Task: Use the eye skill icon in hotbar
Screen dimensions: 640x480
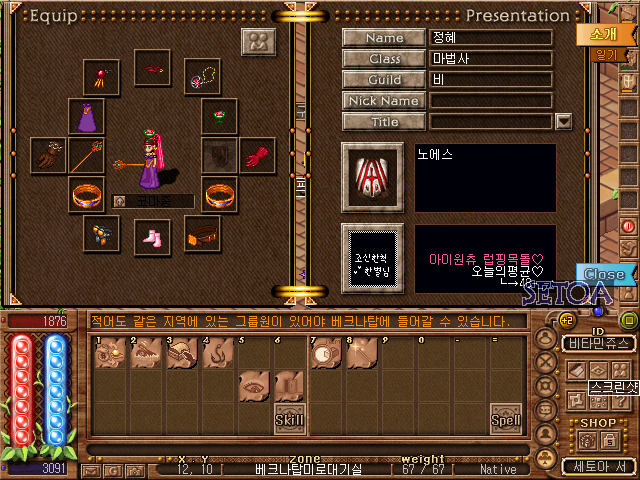Action: tap(253, 387)
